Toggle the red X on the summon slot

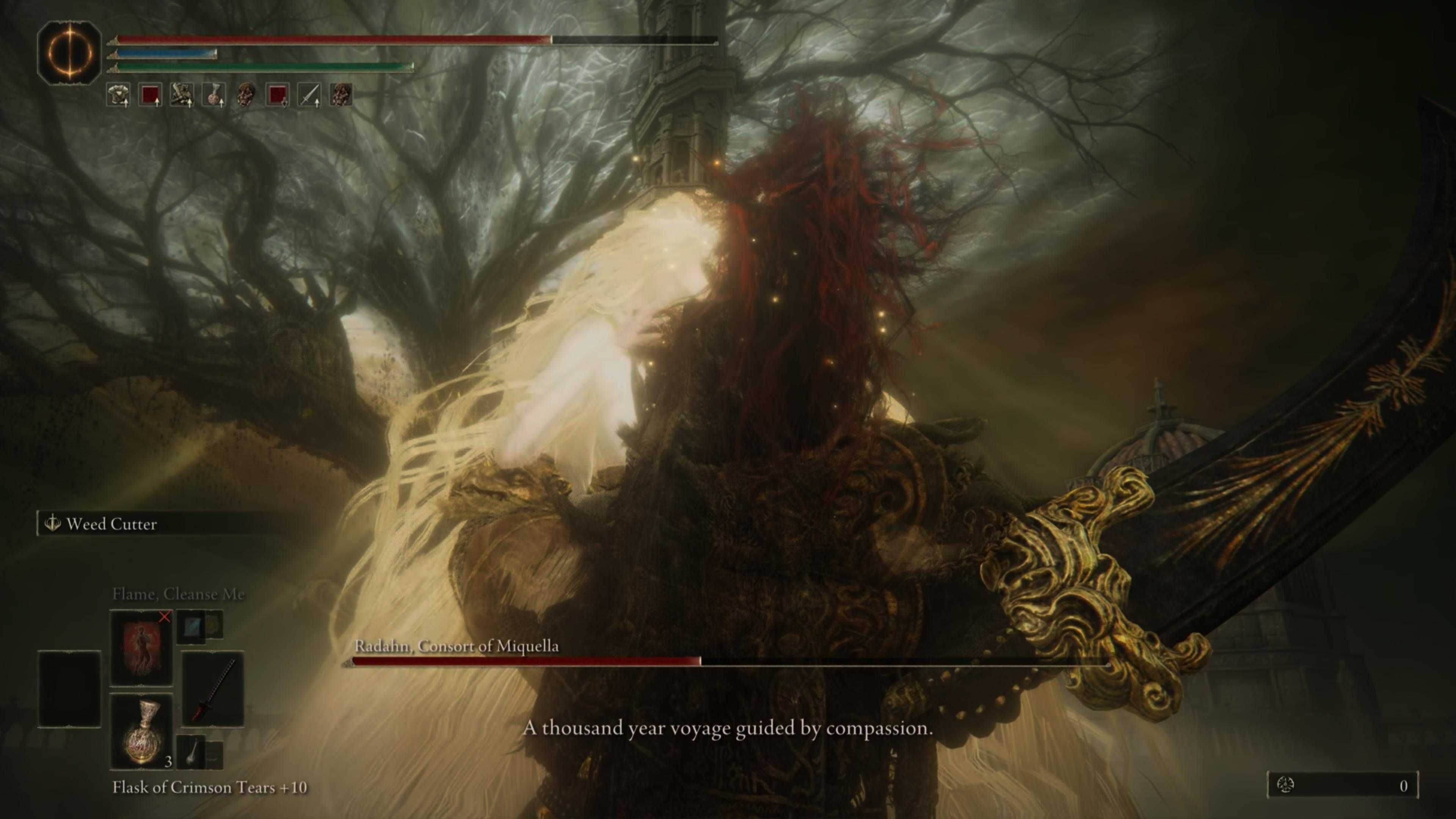tap(166, 617)
